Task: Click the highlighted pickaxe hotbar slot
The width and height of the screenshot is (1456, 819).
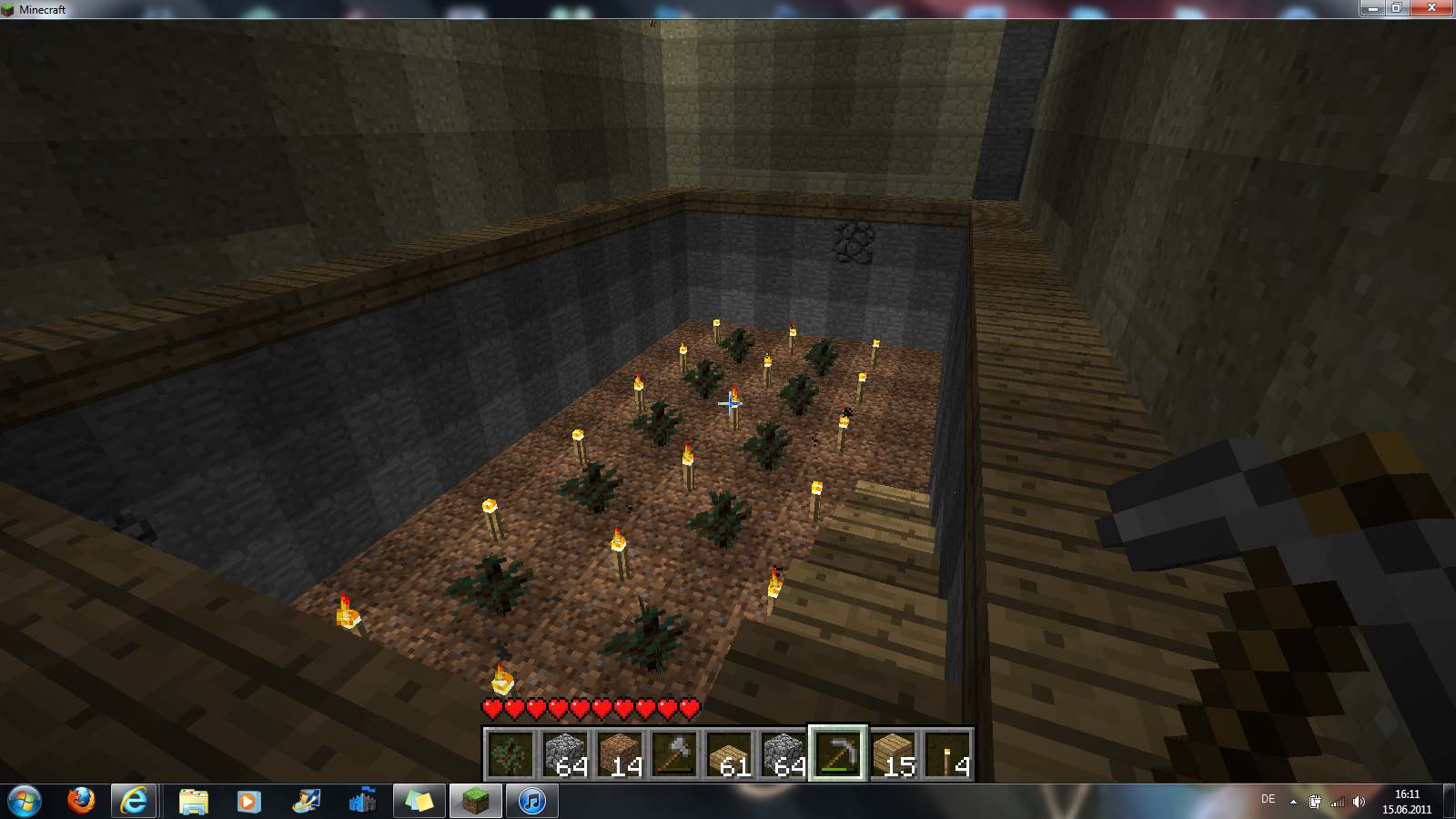Action: [x=838, y=754]
